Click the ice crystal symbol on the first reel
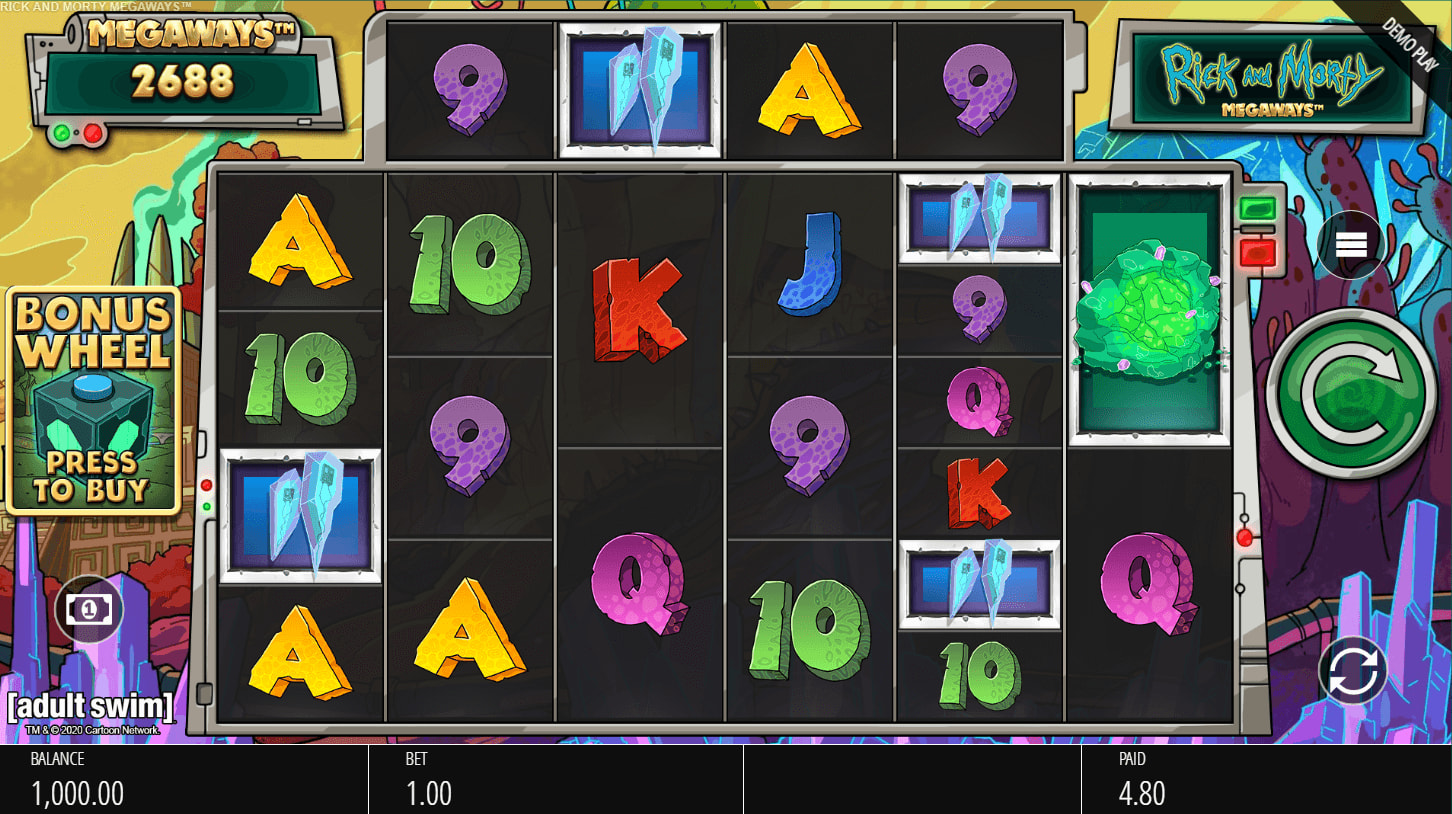This screenshot has width=1452, height=814. [302, 512]
